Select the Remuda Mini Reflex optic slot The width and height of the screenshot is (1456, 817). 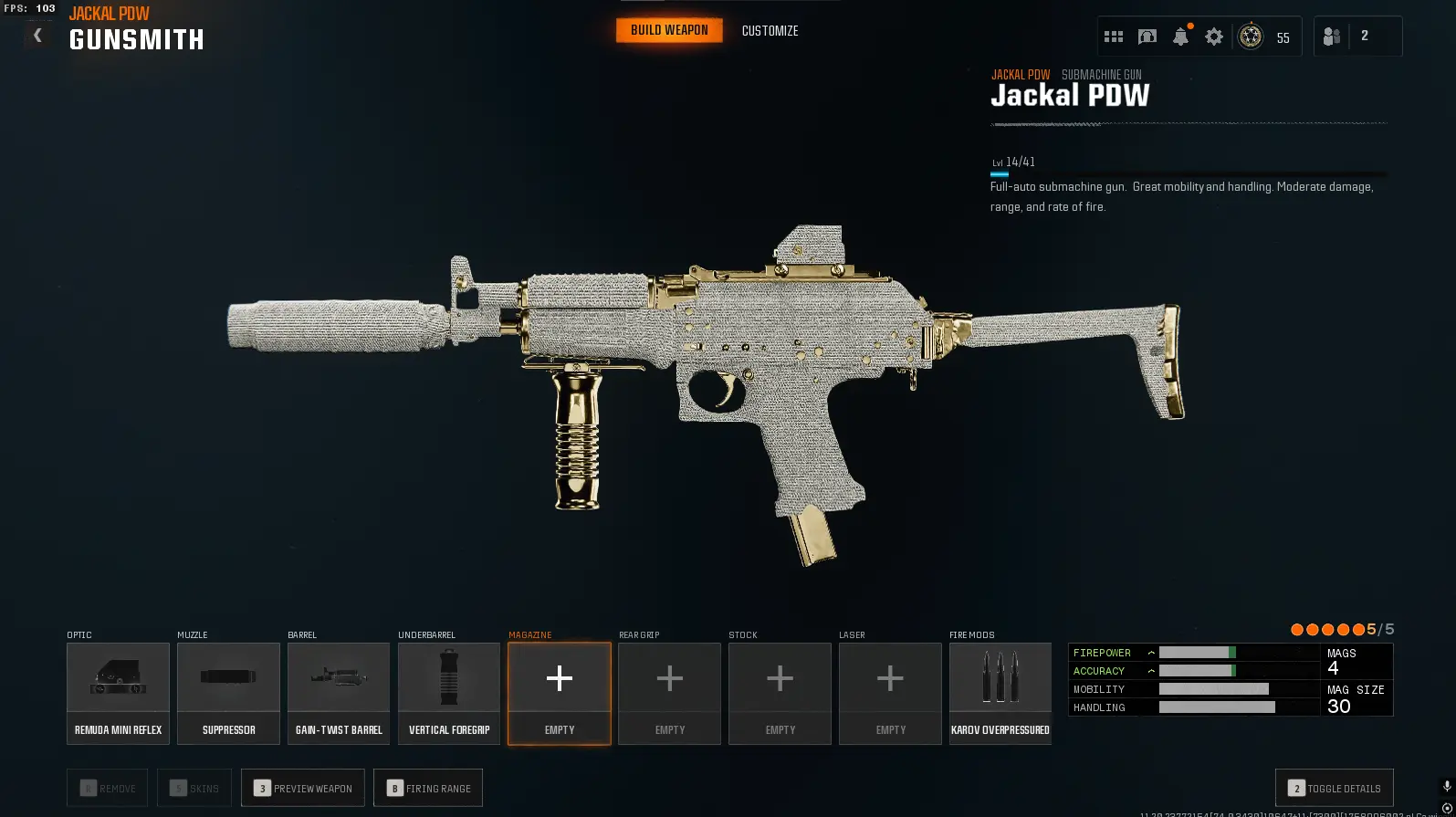[x=118, y=693]
